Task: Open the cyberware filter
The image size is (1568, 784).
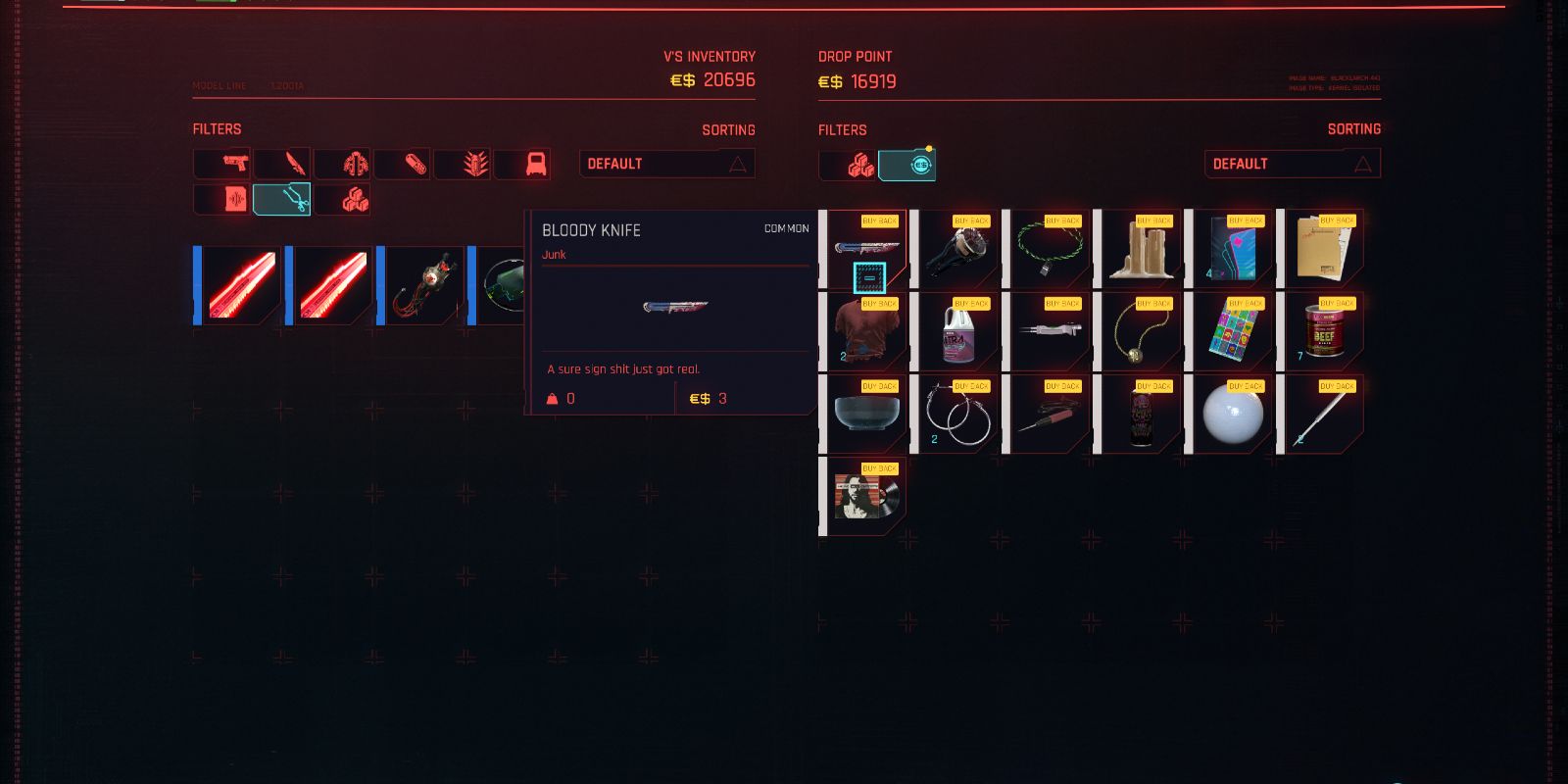Action: (x=342, y=164)
